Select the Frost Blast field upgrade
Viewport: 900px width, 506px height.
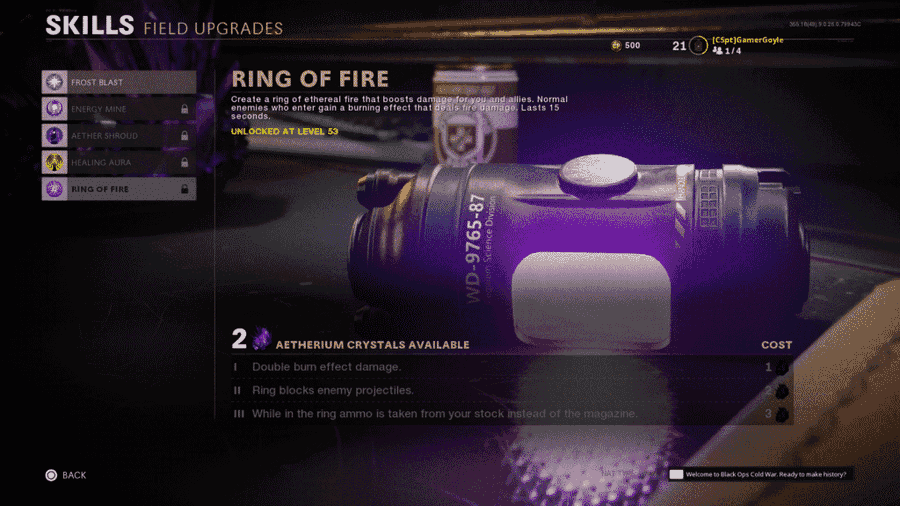coord(118,82)
